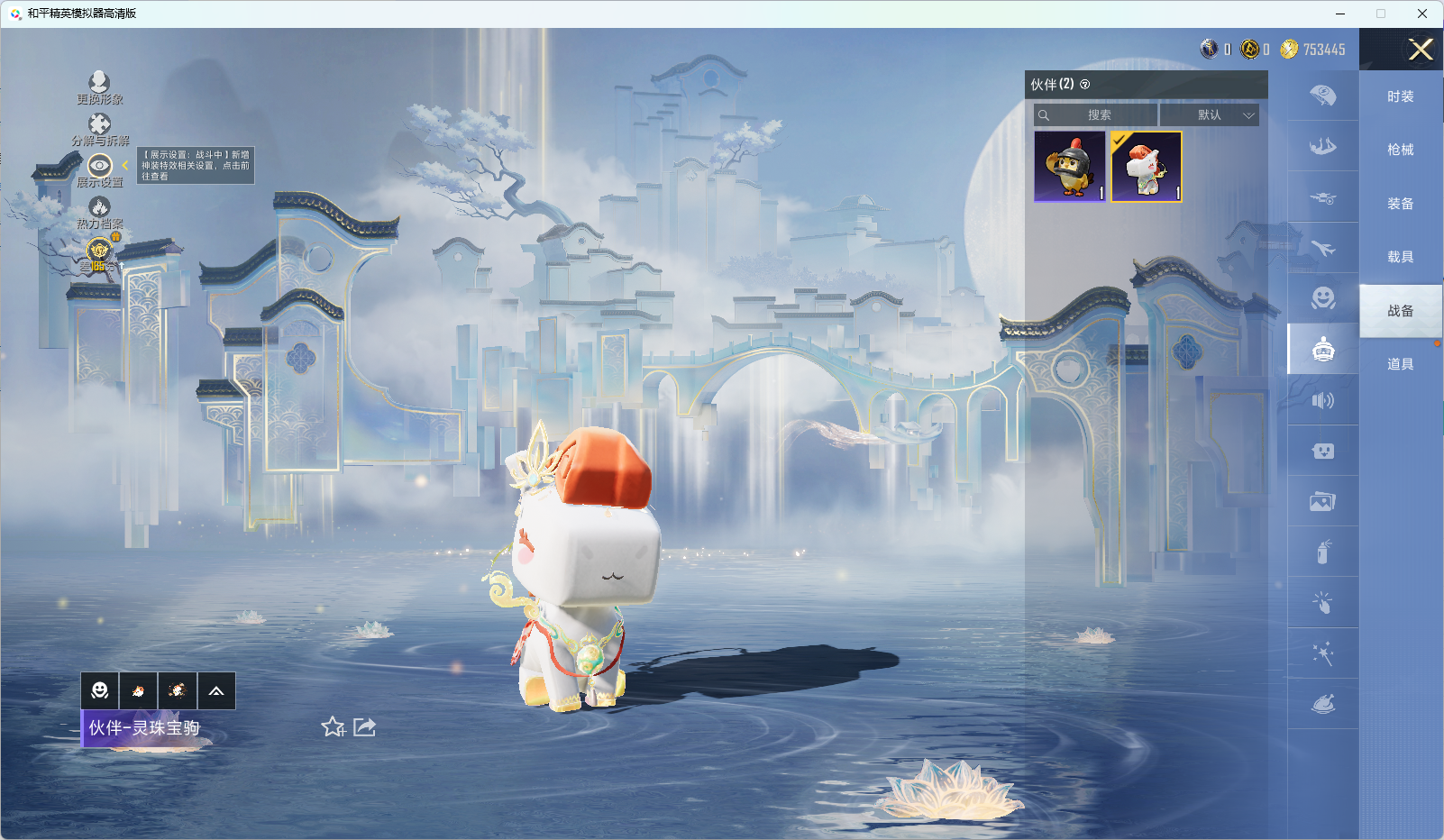Screen dimensions: 1444x840
Task: Close the inventory screen with the X
Action: tap(1421, 50)
